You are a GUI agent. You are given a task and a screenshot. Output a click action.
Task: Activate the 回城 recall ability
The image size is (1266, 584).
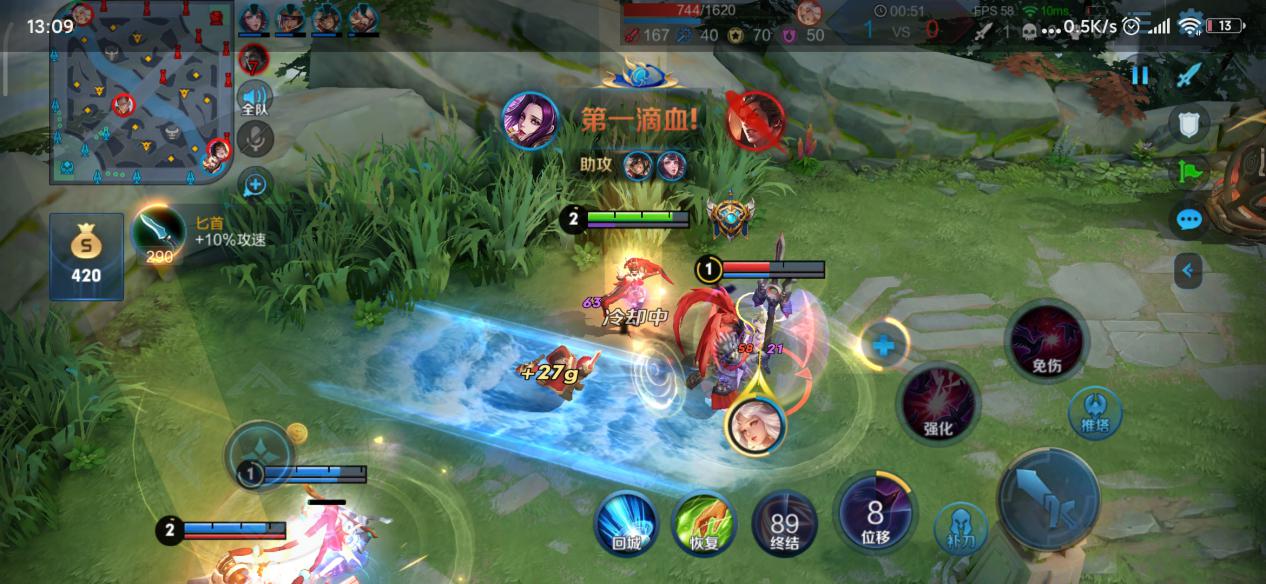[626, 523]
